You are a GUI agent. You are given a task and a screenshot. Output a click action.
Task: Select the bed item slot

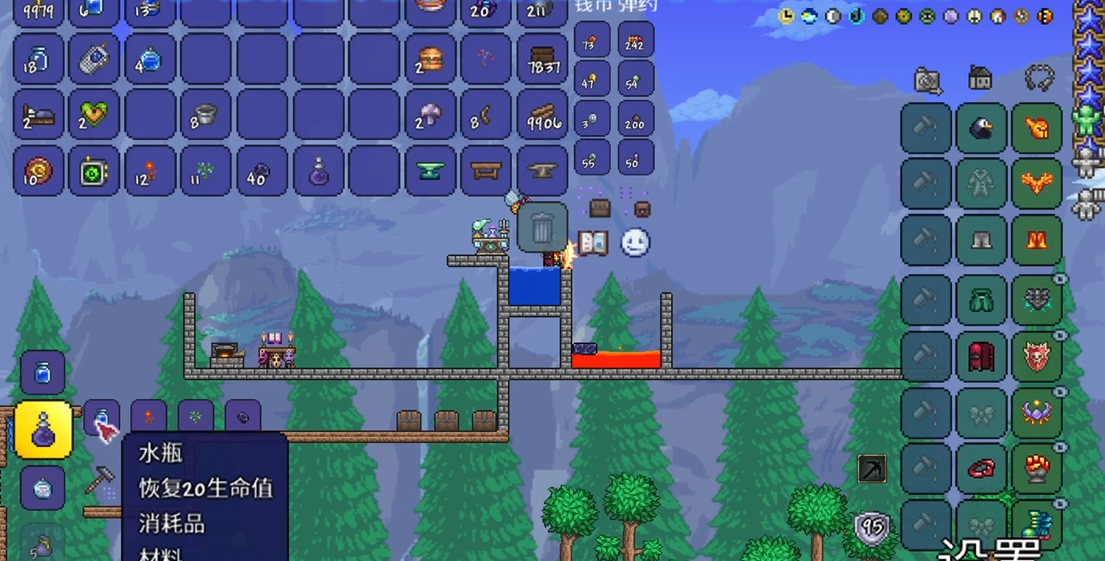coord(38,116)
